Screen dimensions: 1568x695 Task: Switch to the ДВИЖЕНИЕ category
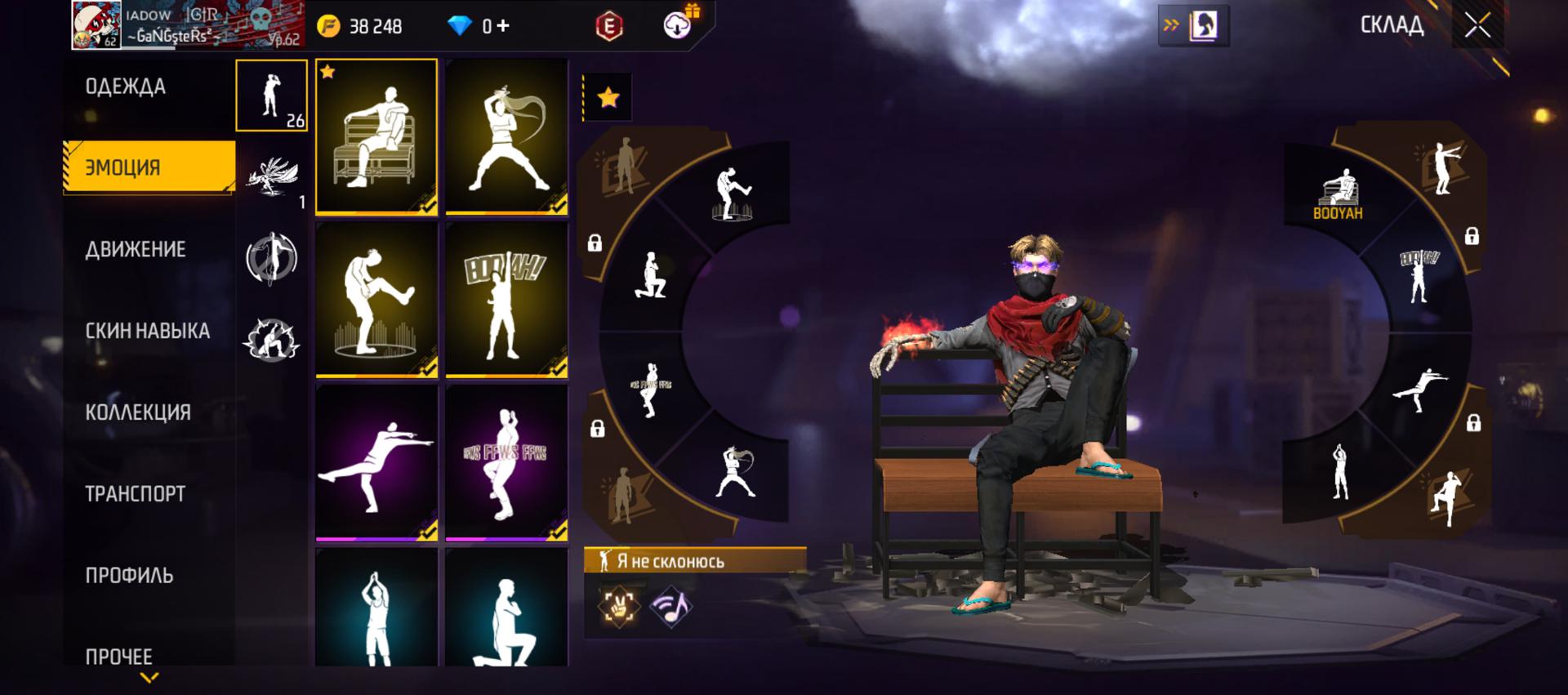click(x=136, y=249)
